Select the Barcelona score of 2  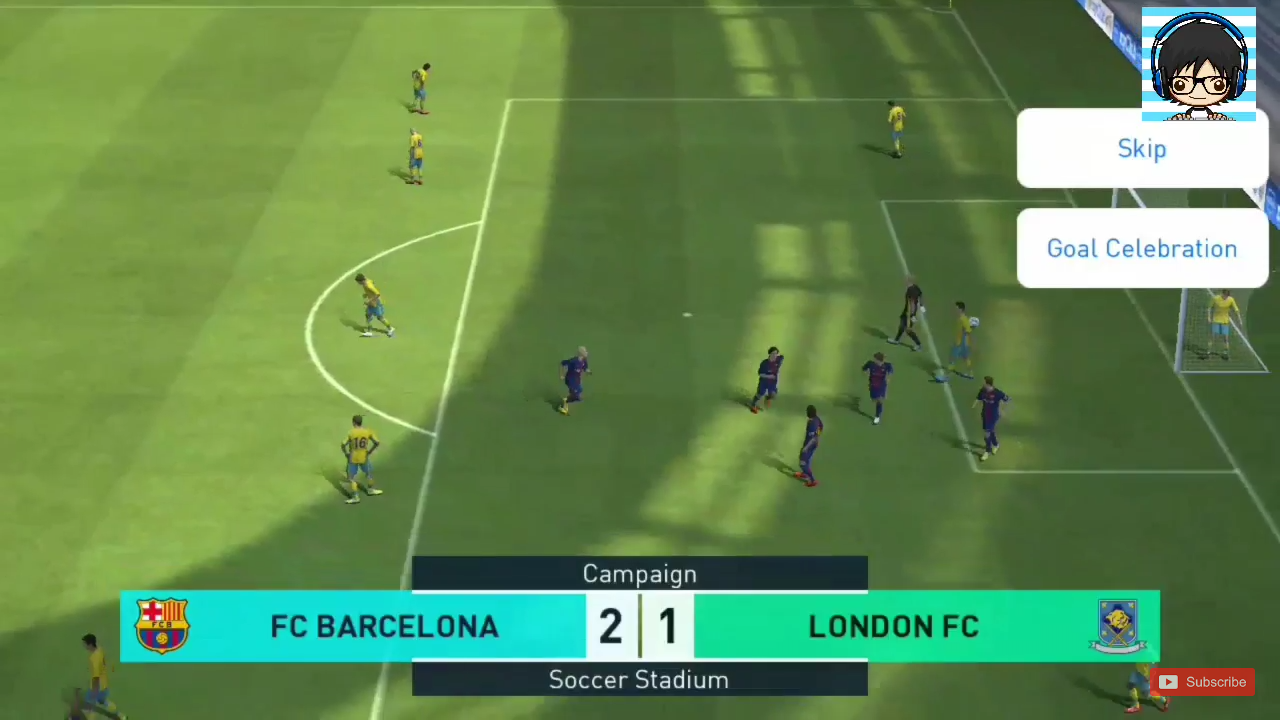610,625
